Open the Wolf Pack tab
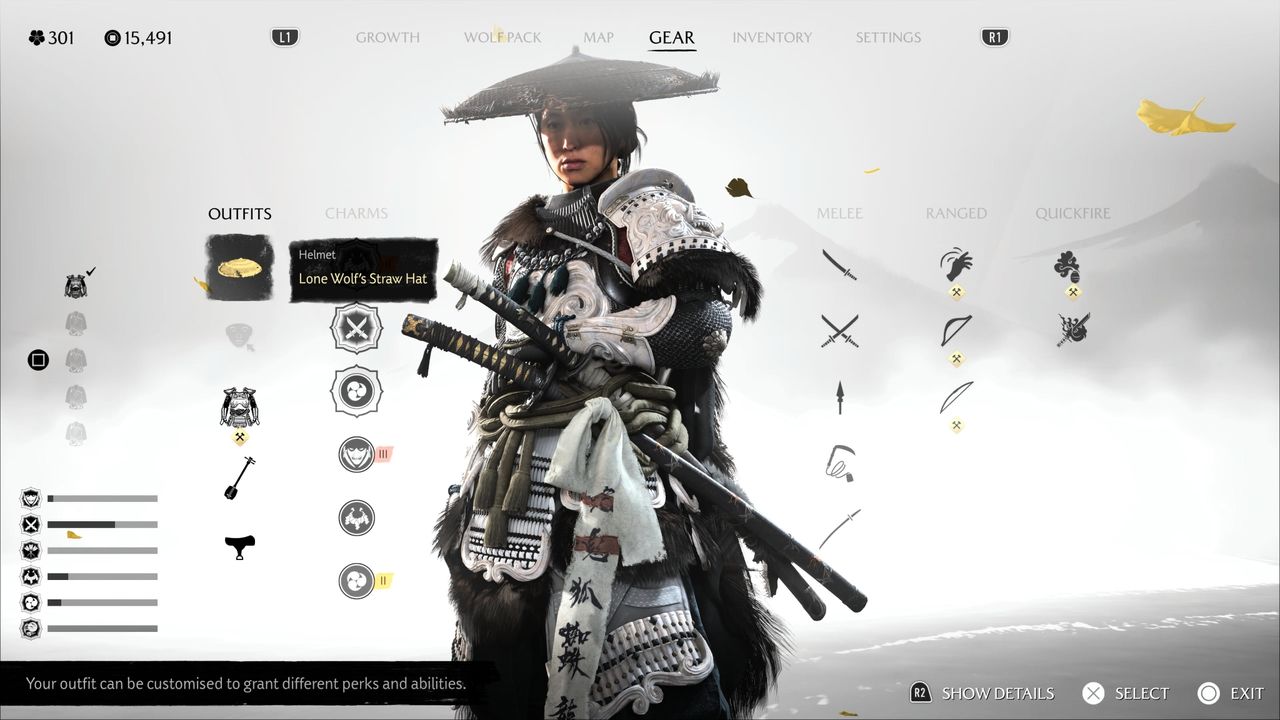The width and height of the screenshot is (1280, 720). pos(502,38)
